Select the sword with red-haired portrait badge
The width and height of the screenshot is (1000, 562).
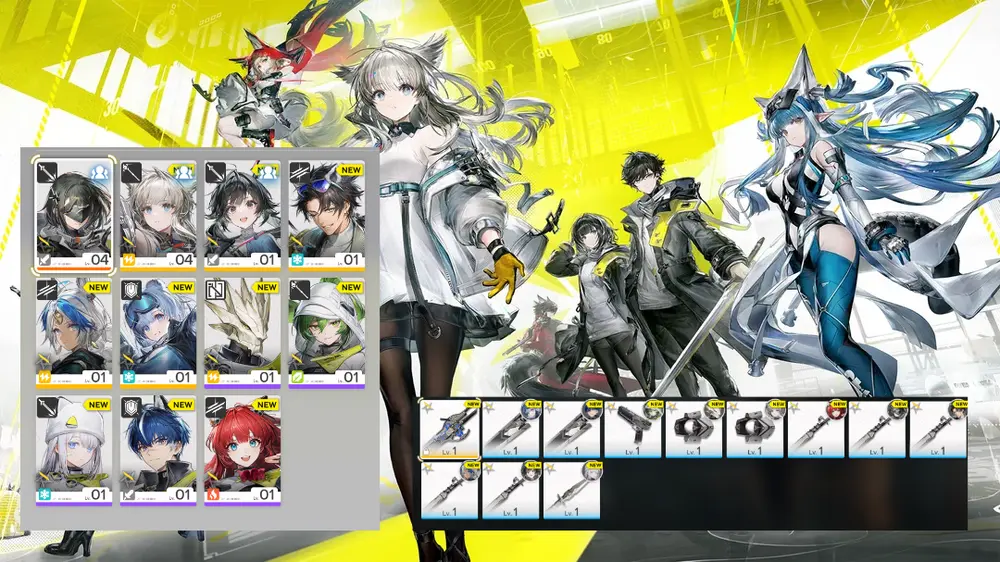coord(816,428)
